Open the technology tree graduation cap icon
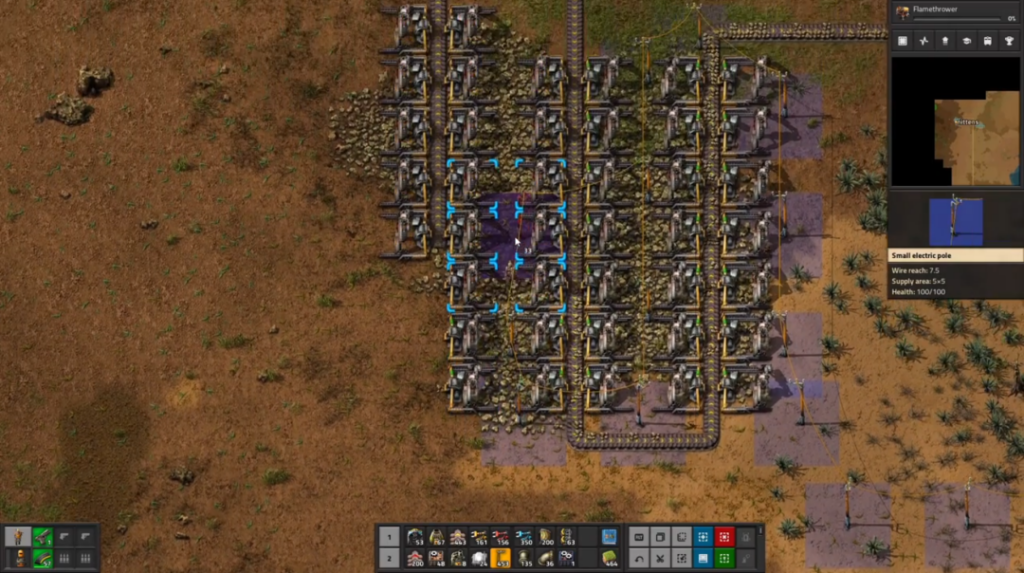 pos(967,41)
